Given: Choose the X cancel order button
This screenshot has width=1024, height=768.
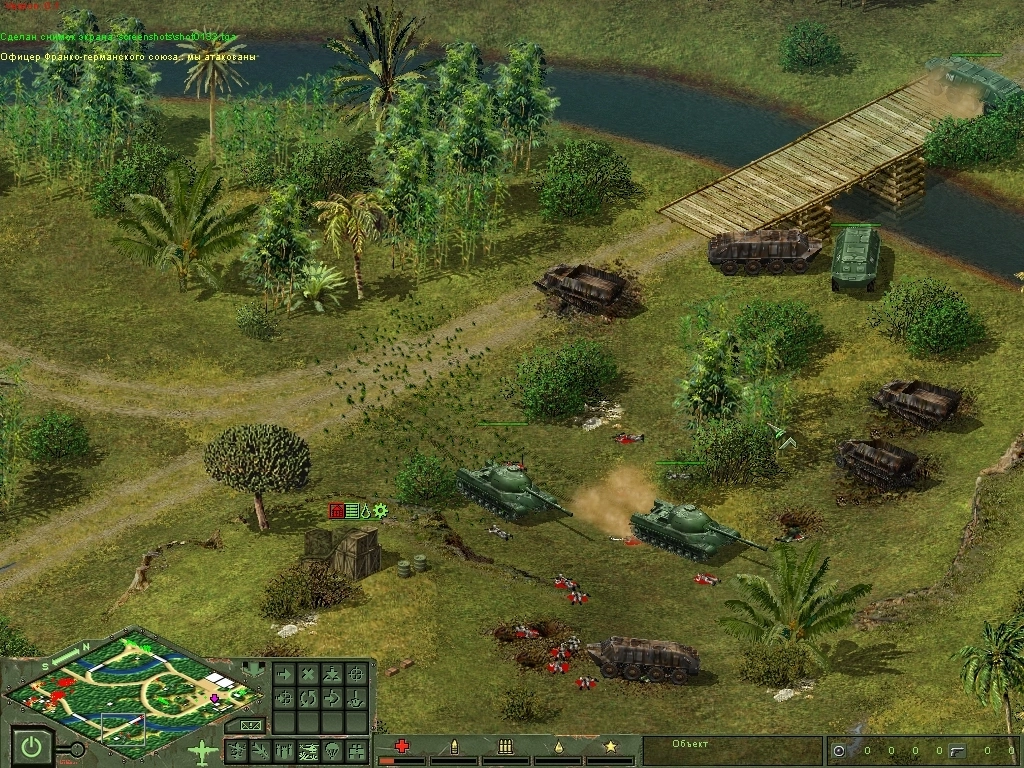Looking at the screenshot, I should point(308,675).
